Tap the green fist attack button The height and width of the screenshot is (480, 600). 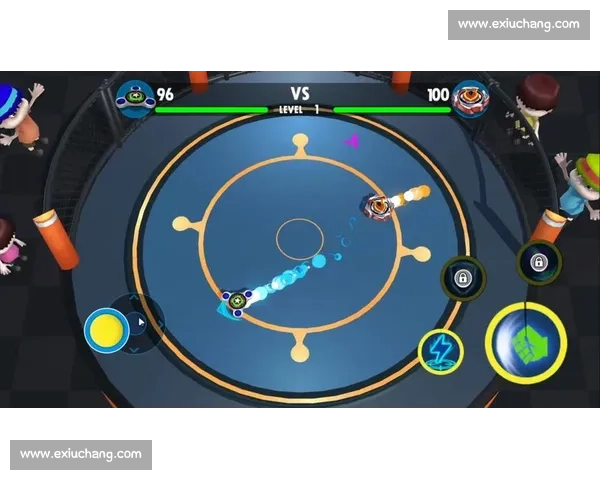click(x=526, y=343)
